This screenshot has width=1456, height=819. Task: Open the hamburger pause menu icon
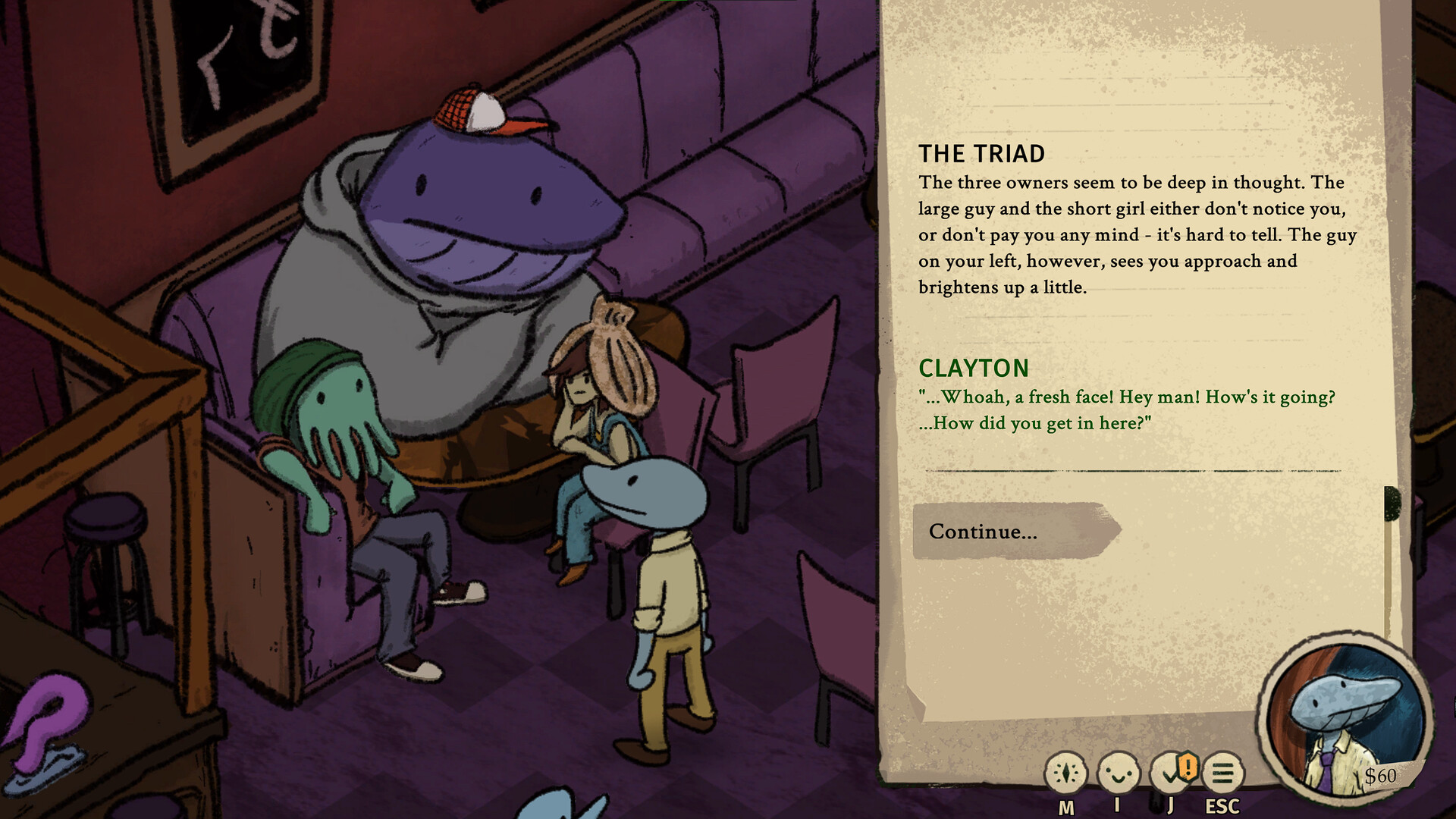1222,773
